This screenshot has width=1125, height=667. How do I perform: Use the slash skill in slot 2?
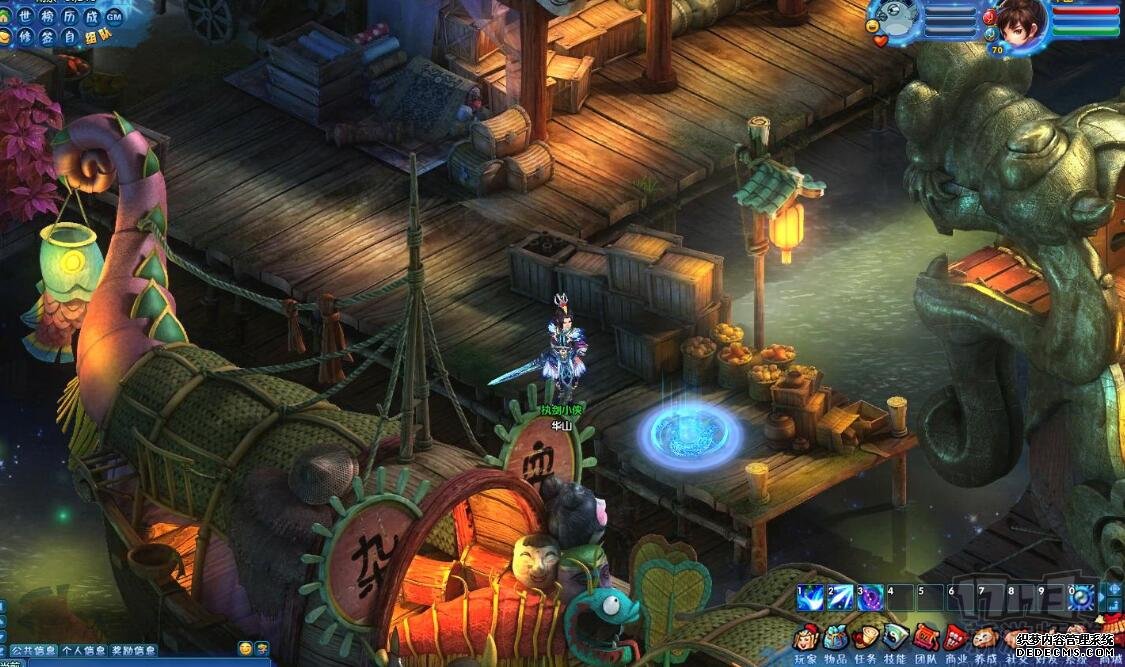point(839,597)
